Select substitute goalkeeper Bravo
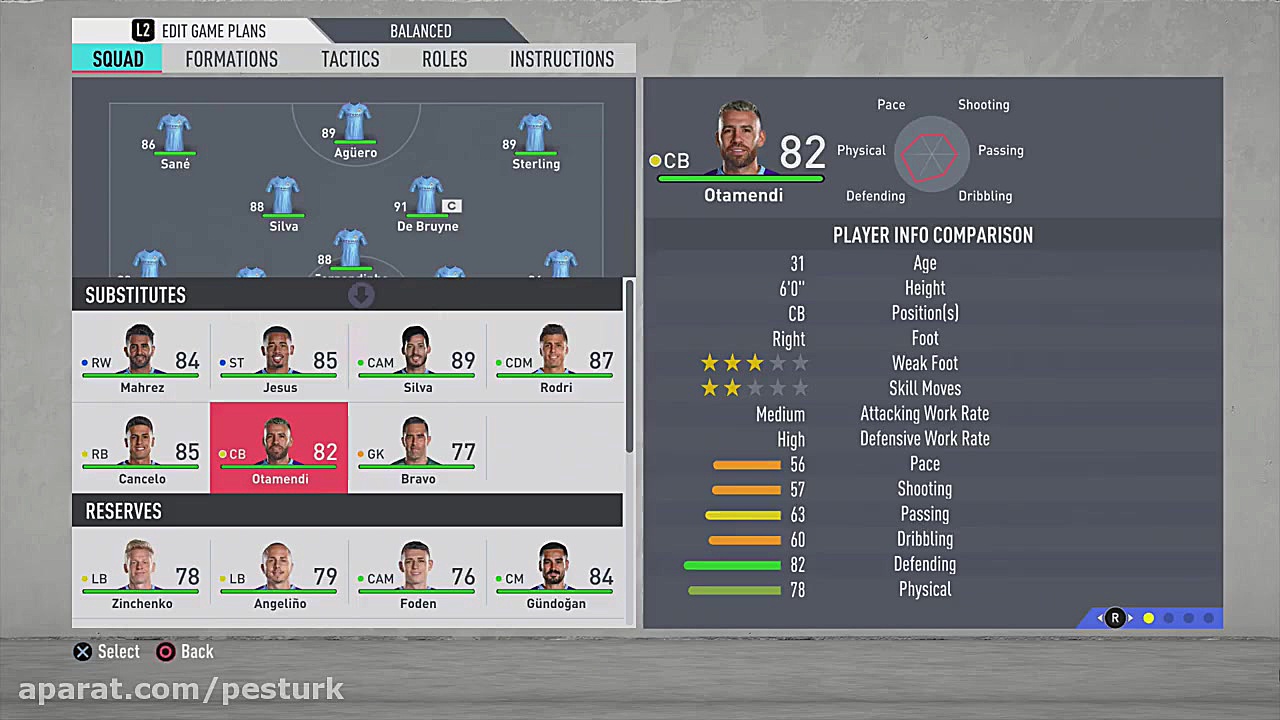 tap(417, 449)
